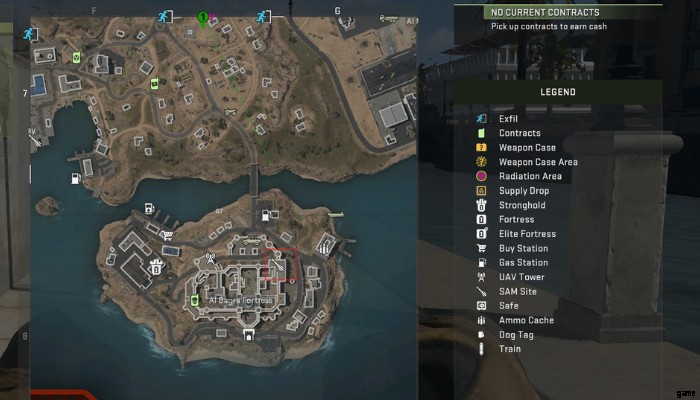Click the Train legend entry
The image size is (700, 400).
509,349
